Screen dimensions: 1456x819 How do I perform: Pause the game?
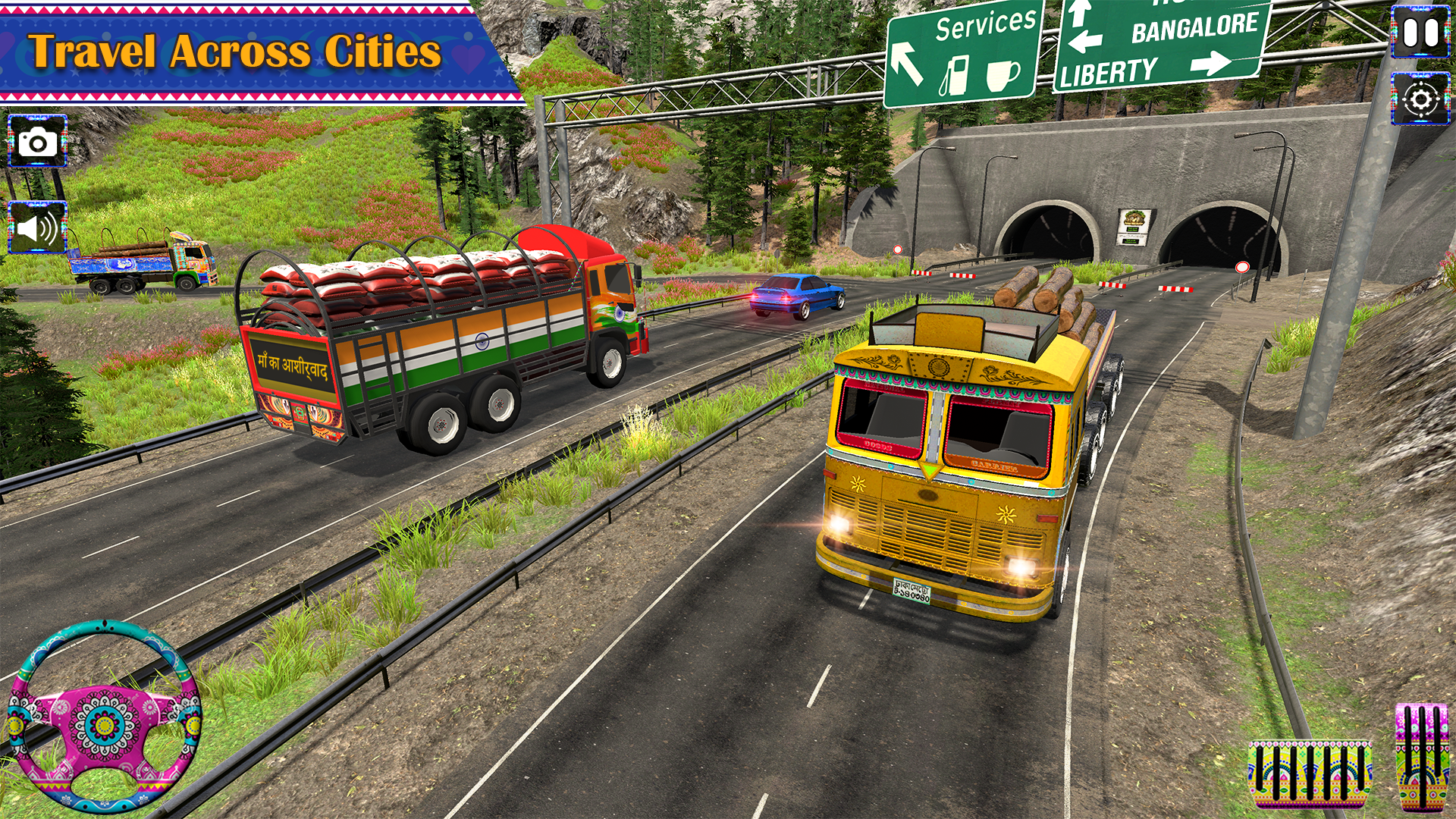pos(1420,33)
